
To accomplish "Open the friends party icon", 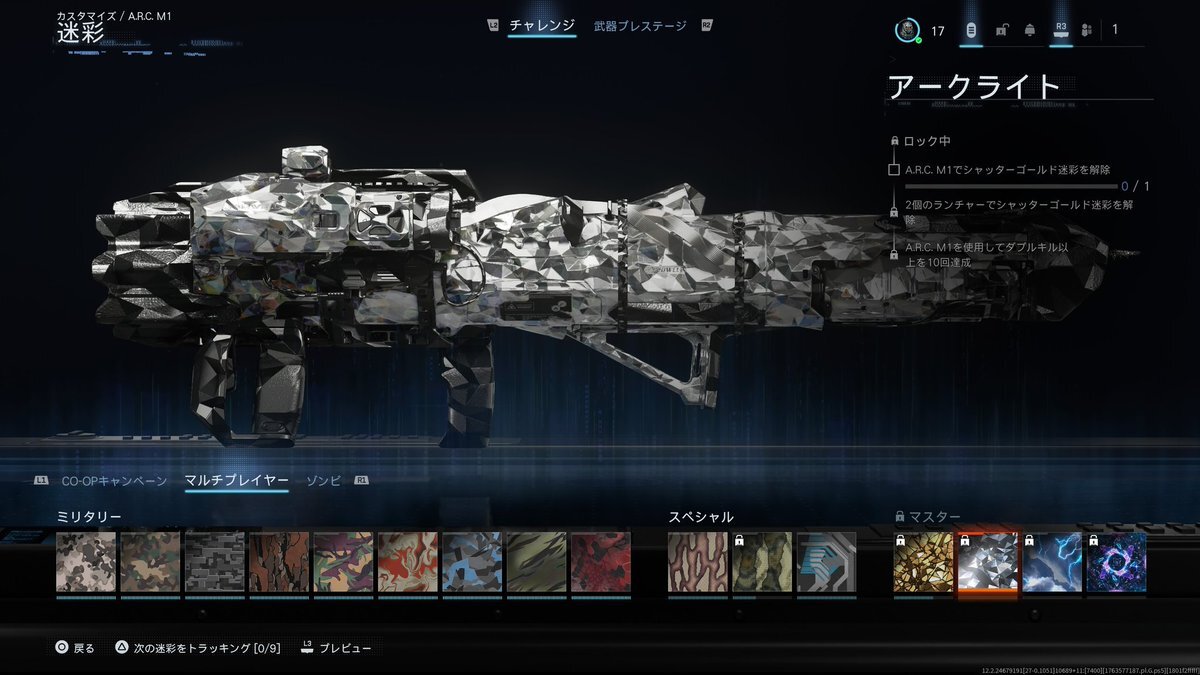I will click(1086, 30).
